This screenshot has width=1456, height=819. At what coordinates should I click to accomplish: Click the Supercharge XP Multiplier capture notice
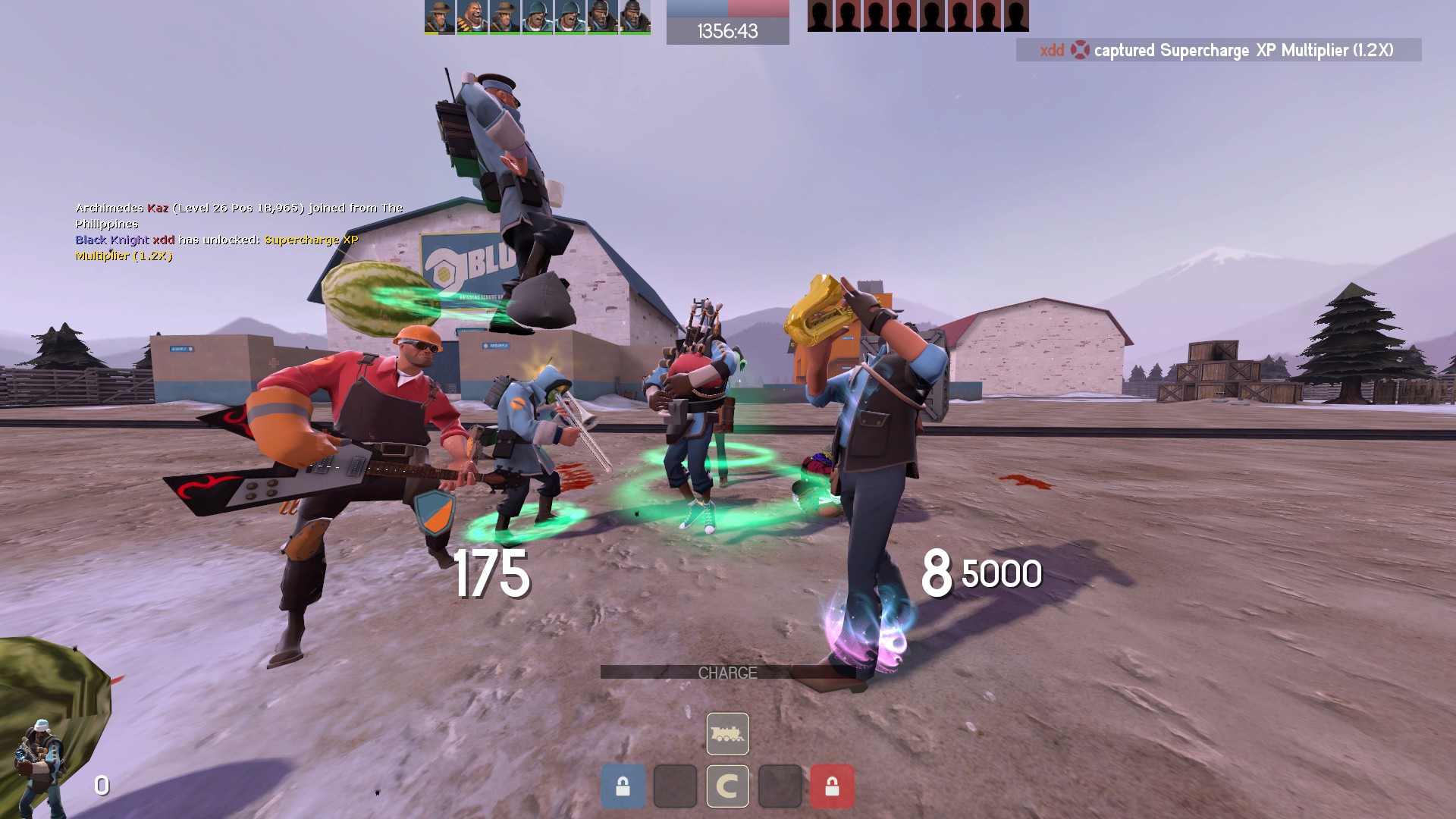tap(1218, 50)
